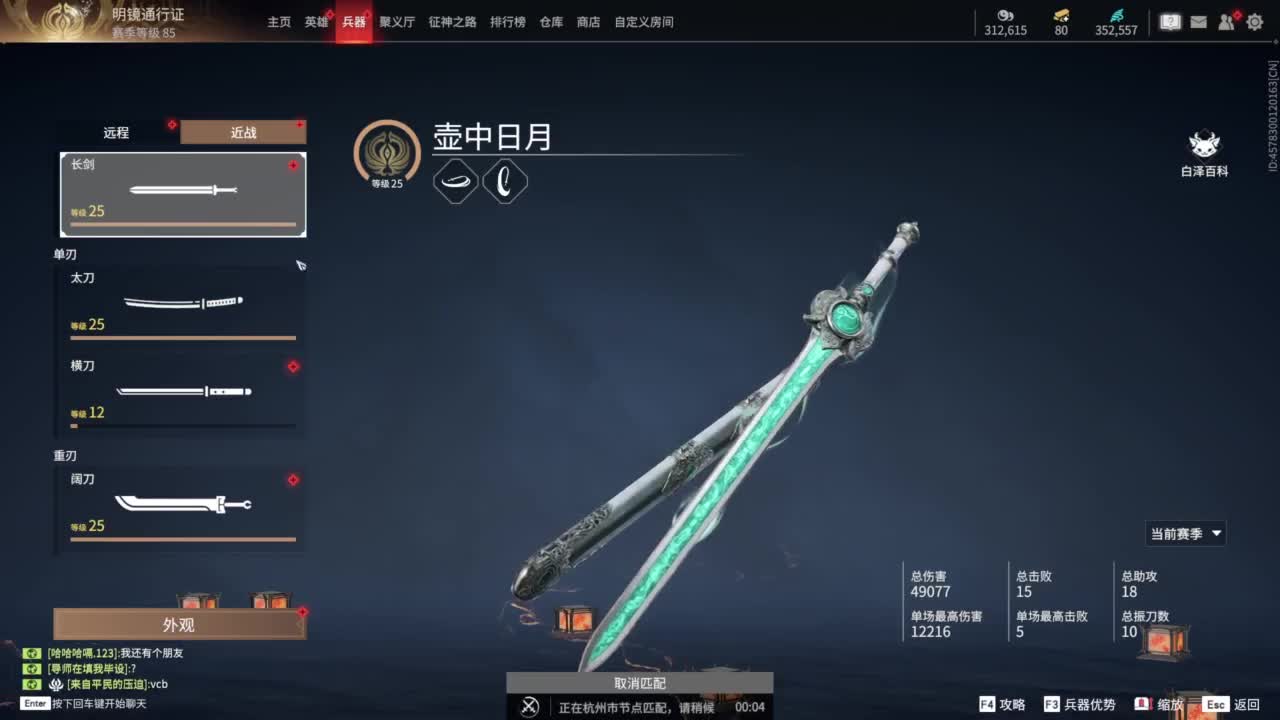Expand the 单刃 weapon category
Image resolution: width=1280 pixels, height=720 pixels.
[x=66, y=254]
